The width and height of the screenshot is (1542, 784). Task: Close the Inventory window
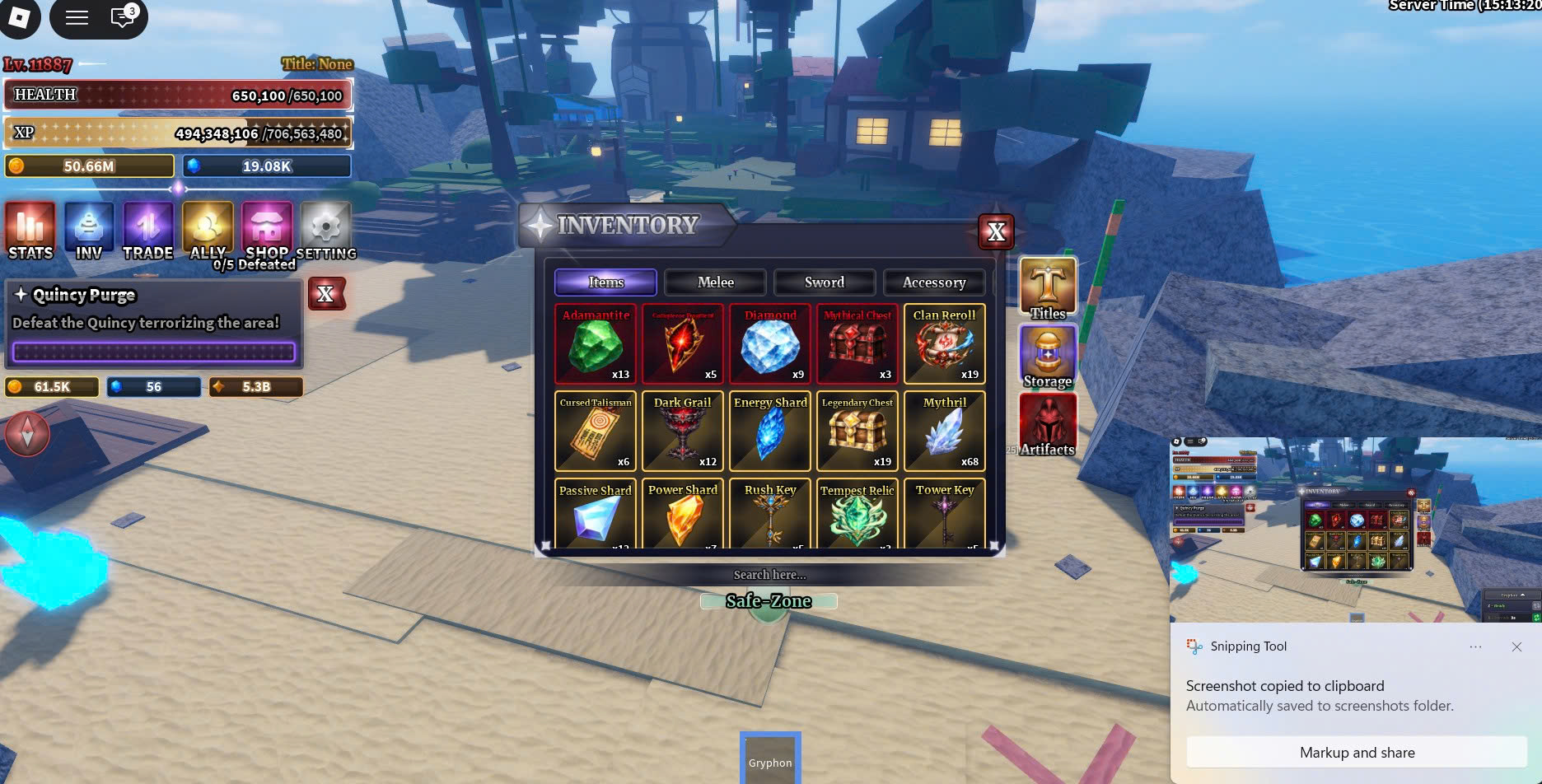996,232
